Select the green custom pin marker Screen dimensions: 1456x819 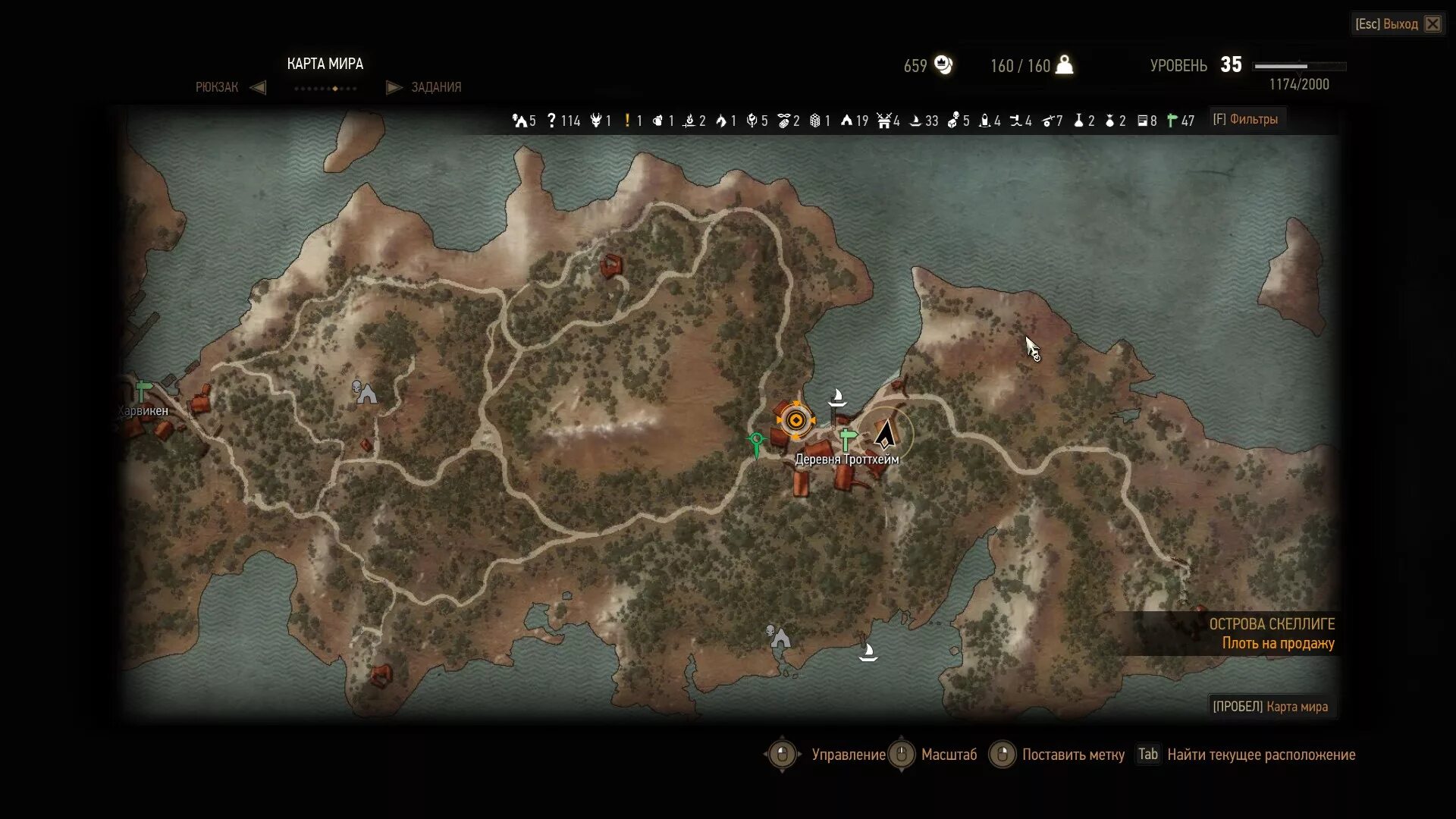coord(756,444)
